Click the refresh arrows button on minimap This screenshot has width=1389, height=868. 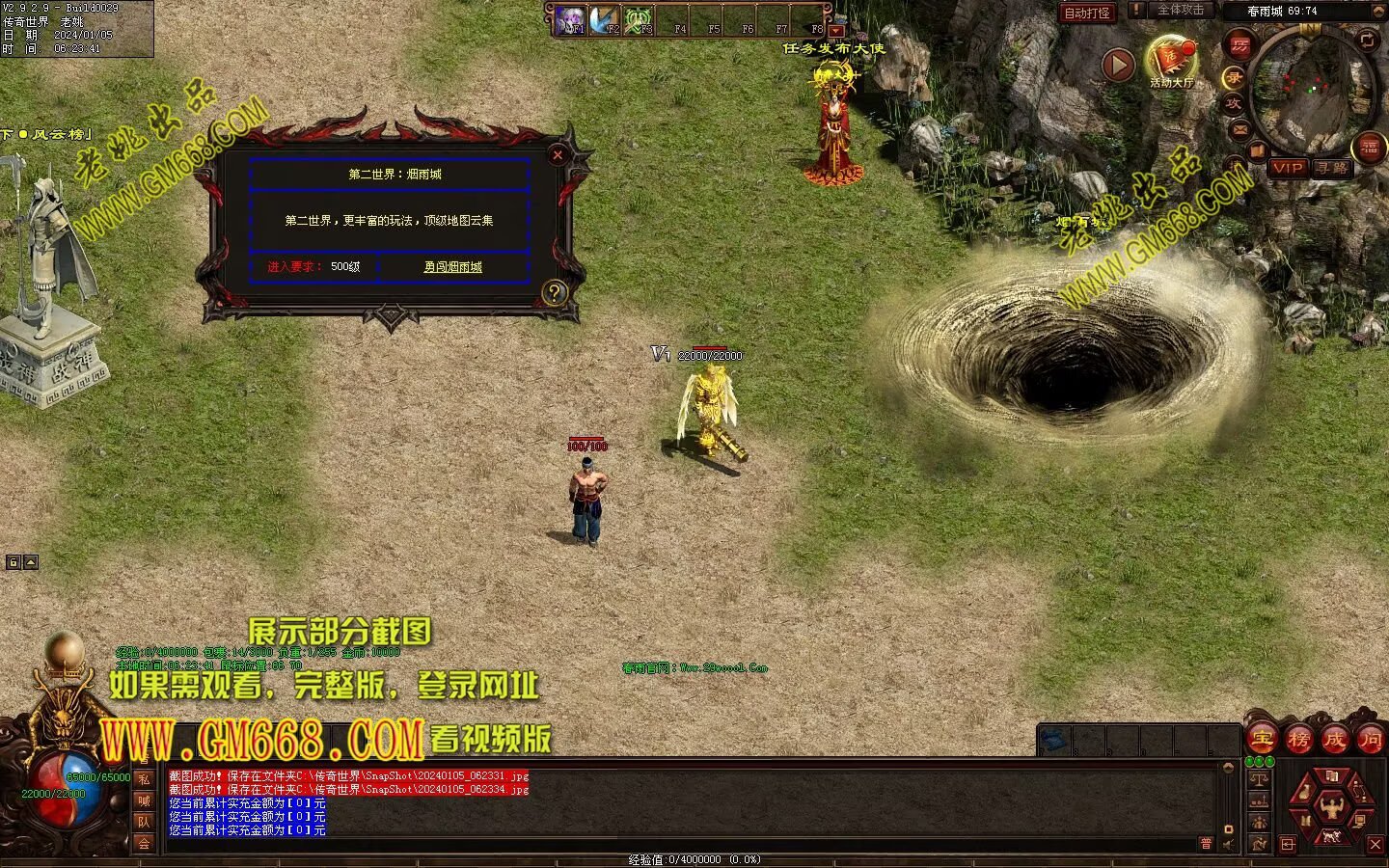pyautogui.click(x=1367, y=40)
